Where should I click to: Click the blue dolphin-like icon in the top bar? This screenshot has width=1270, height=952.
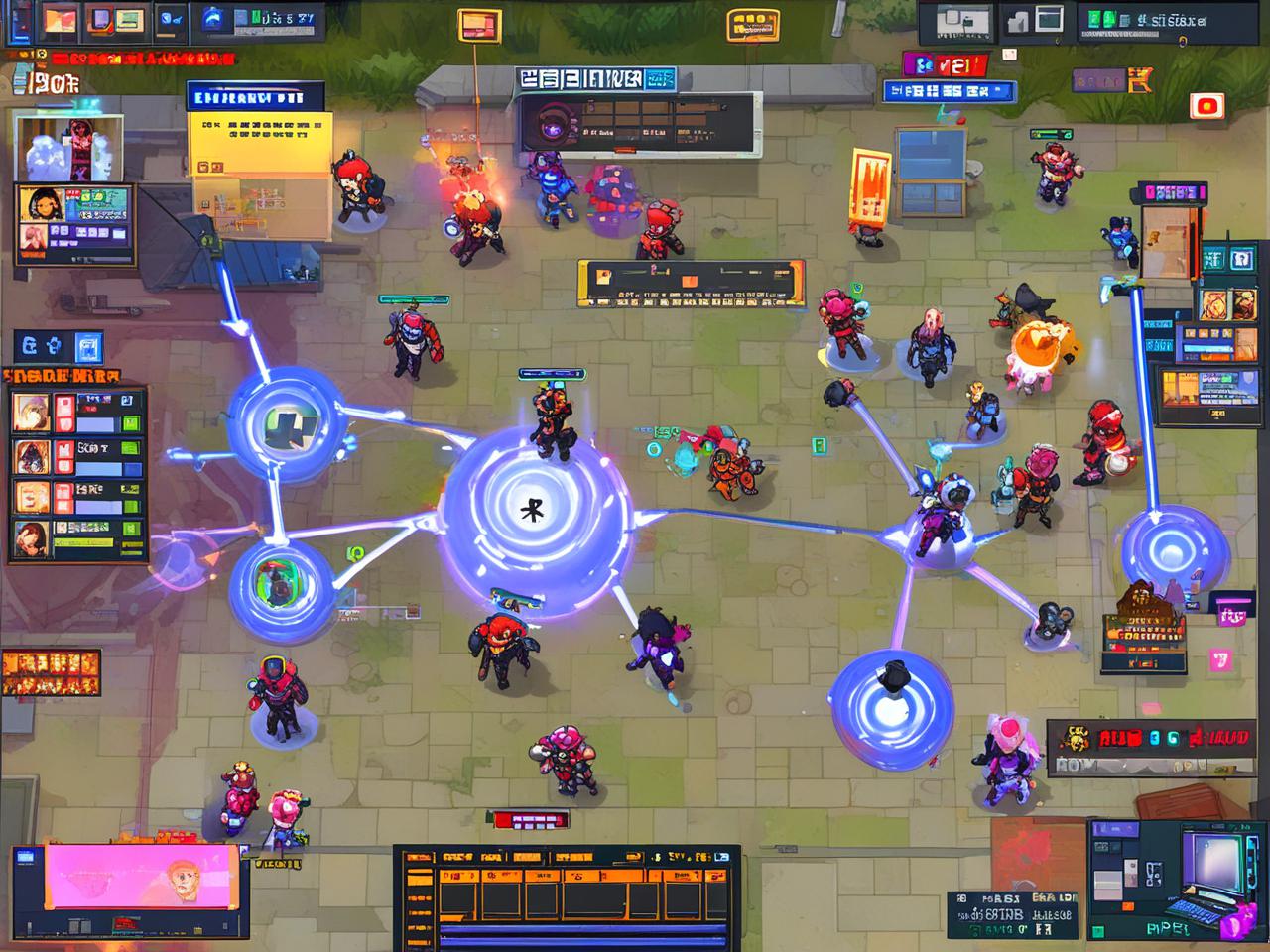pos(212,18)
